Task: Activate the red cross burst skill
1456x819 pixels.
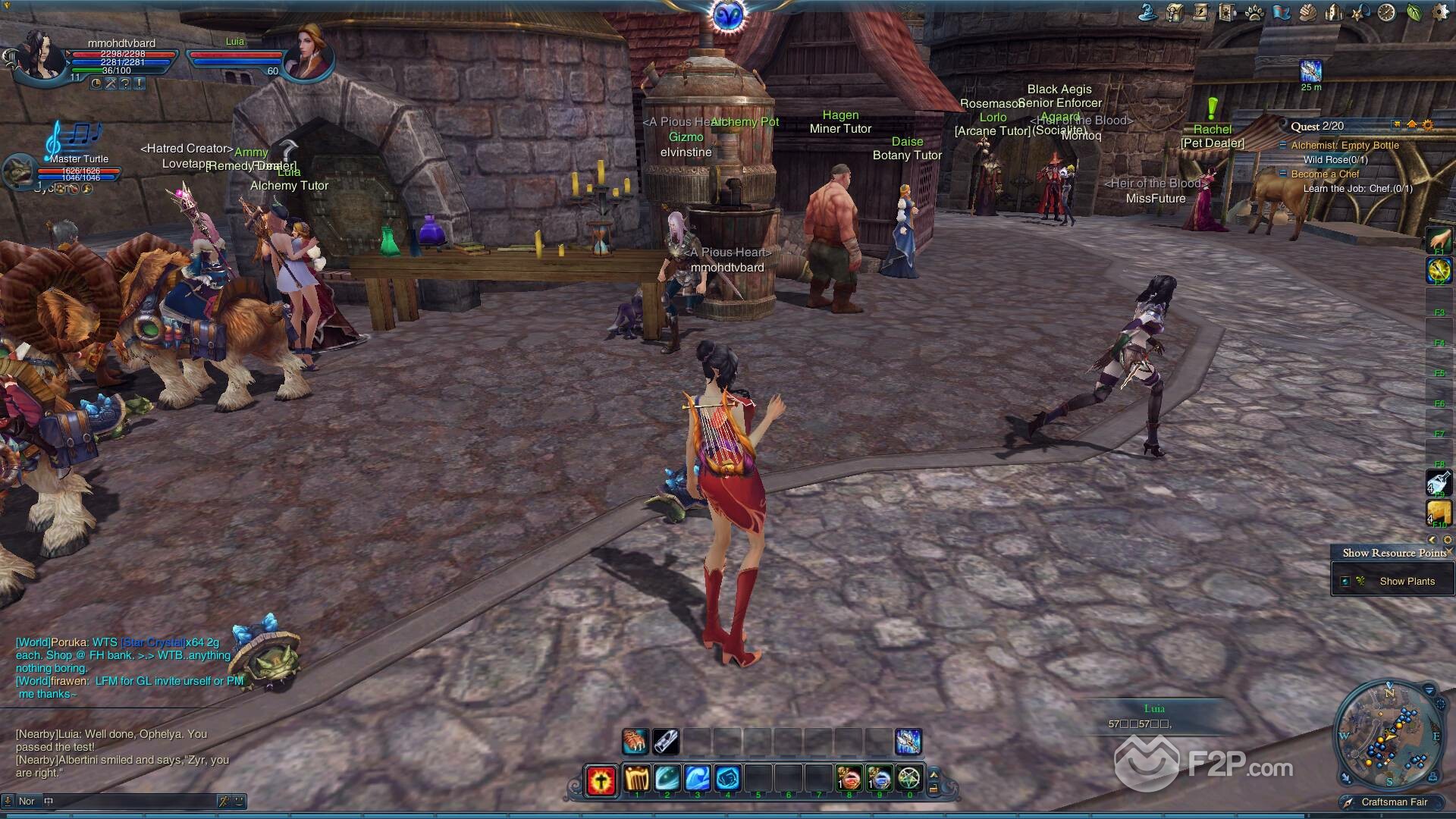Action: click(x=601, y=779)
